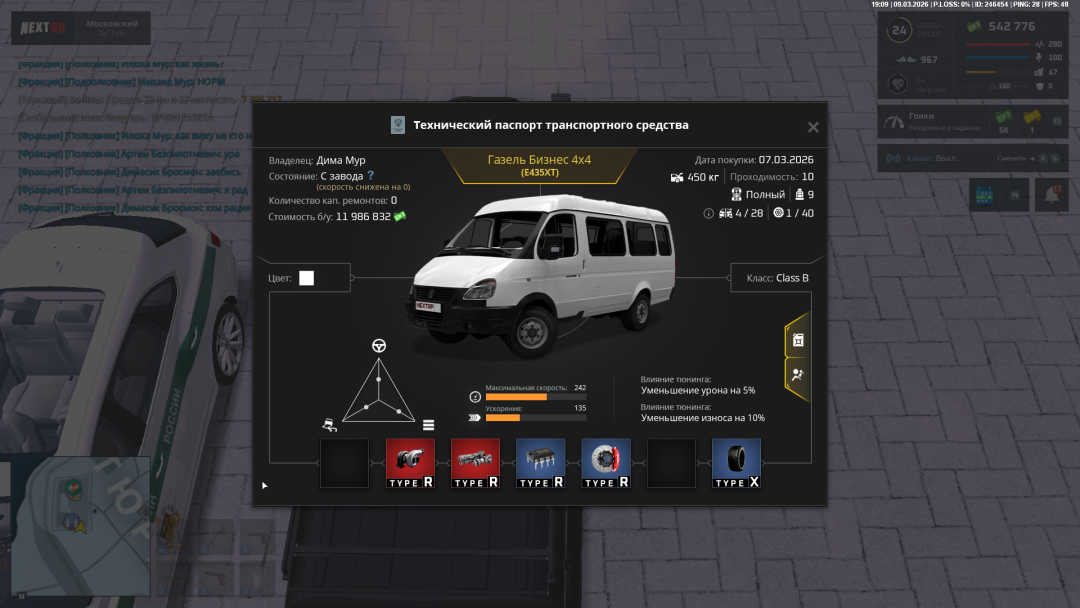Open the fuel canister side tab
The width and height of the screenshot is (1080, 608).
797,340
